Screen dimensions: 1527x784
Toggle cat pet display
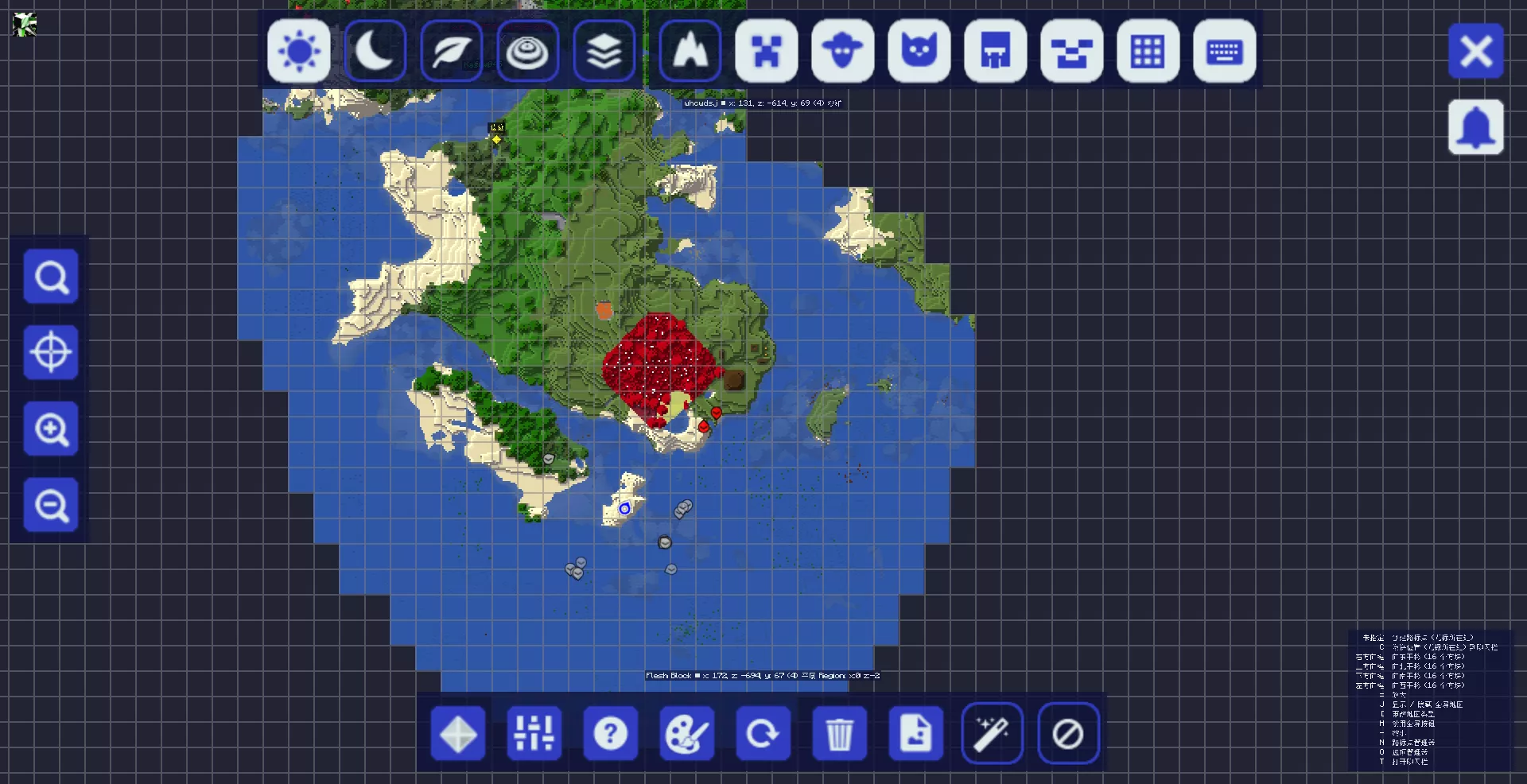(x=919, y=52)
